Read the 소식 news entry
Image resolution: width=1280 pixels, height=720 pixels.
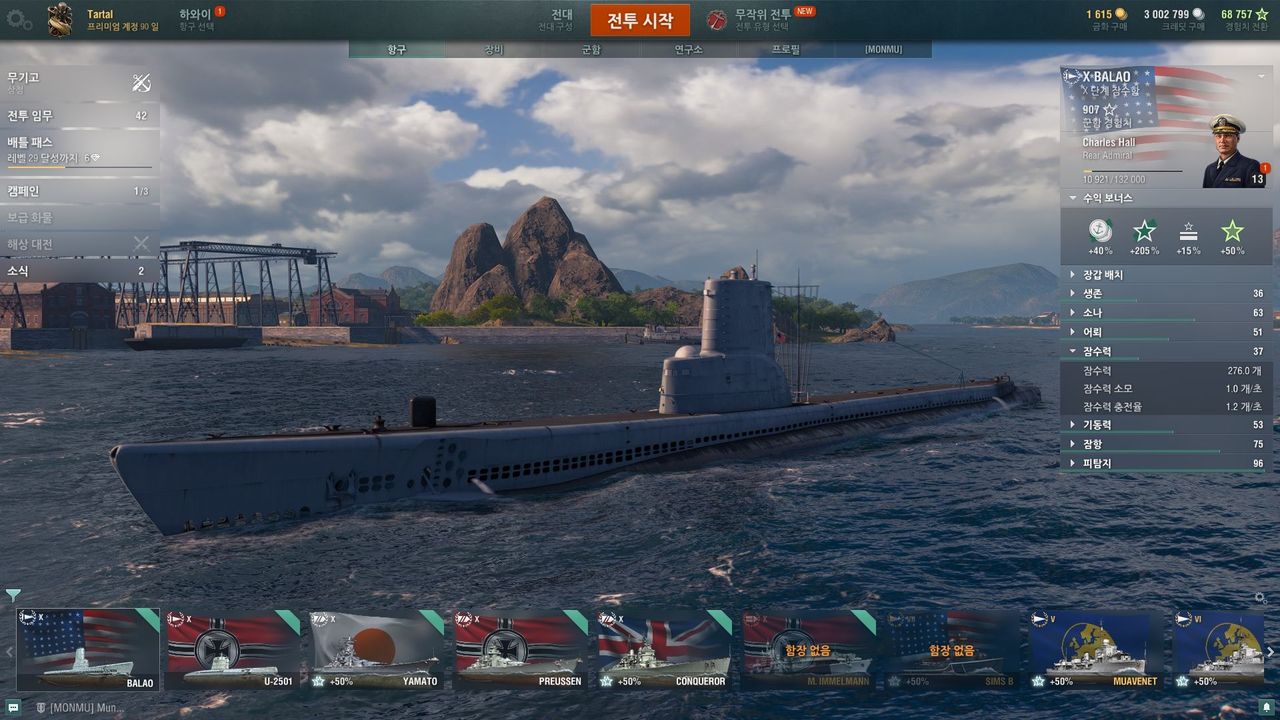[x=78, y=270]
